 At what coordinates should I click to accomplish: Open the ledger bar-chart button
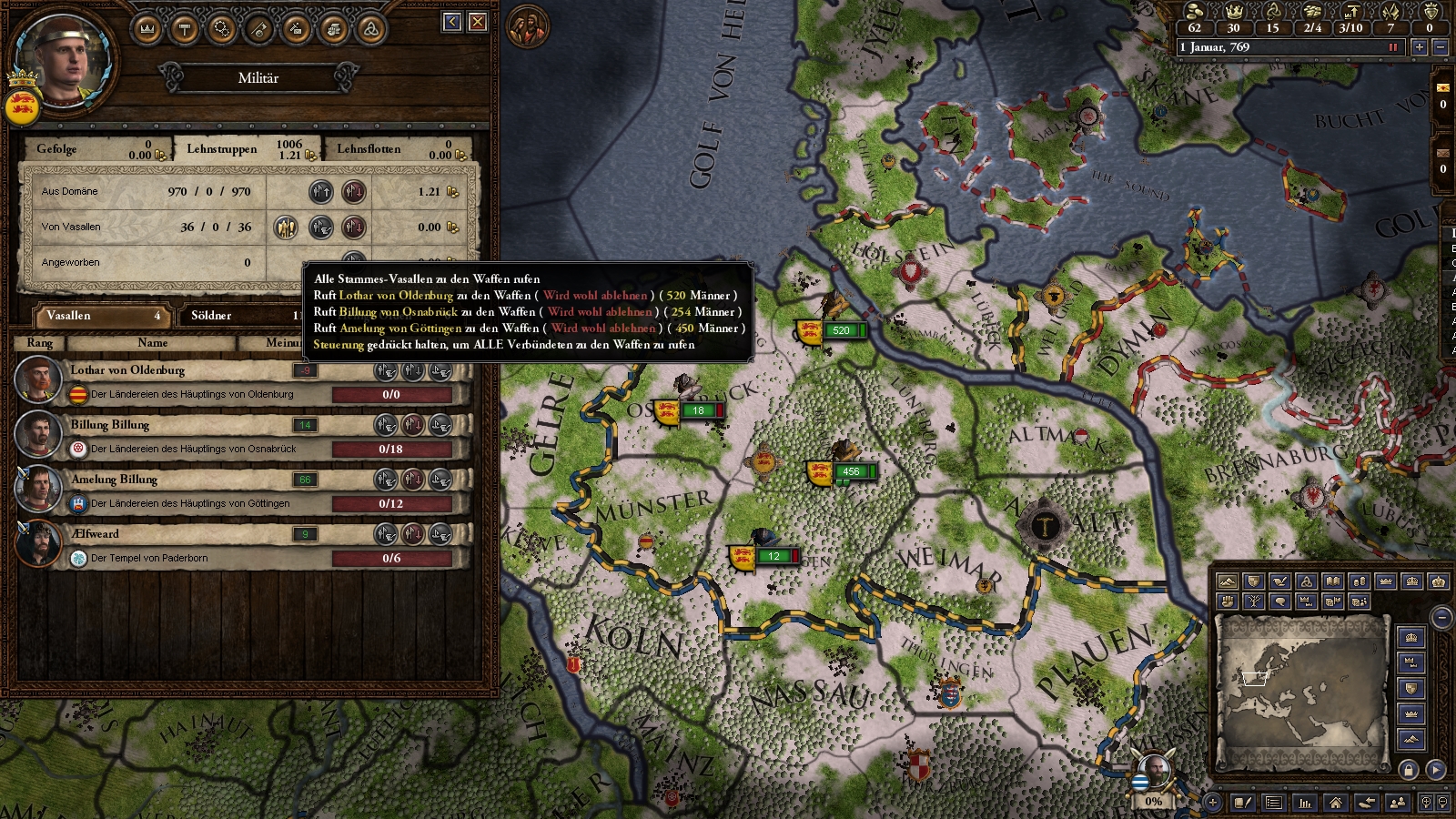1305,803
